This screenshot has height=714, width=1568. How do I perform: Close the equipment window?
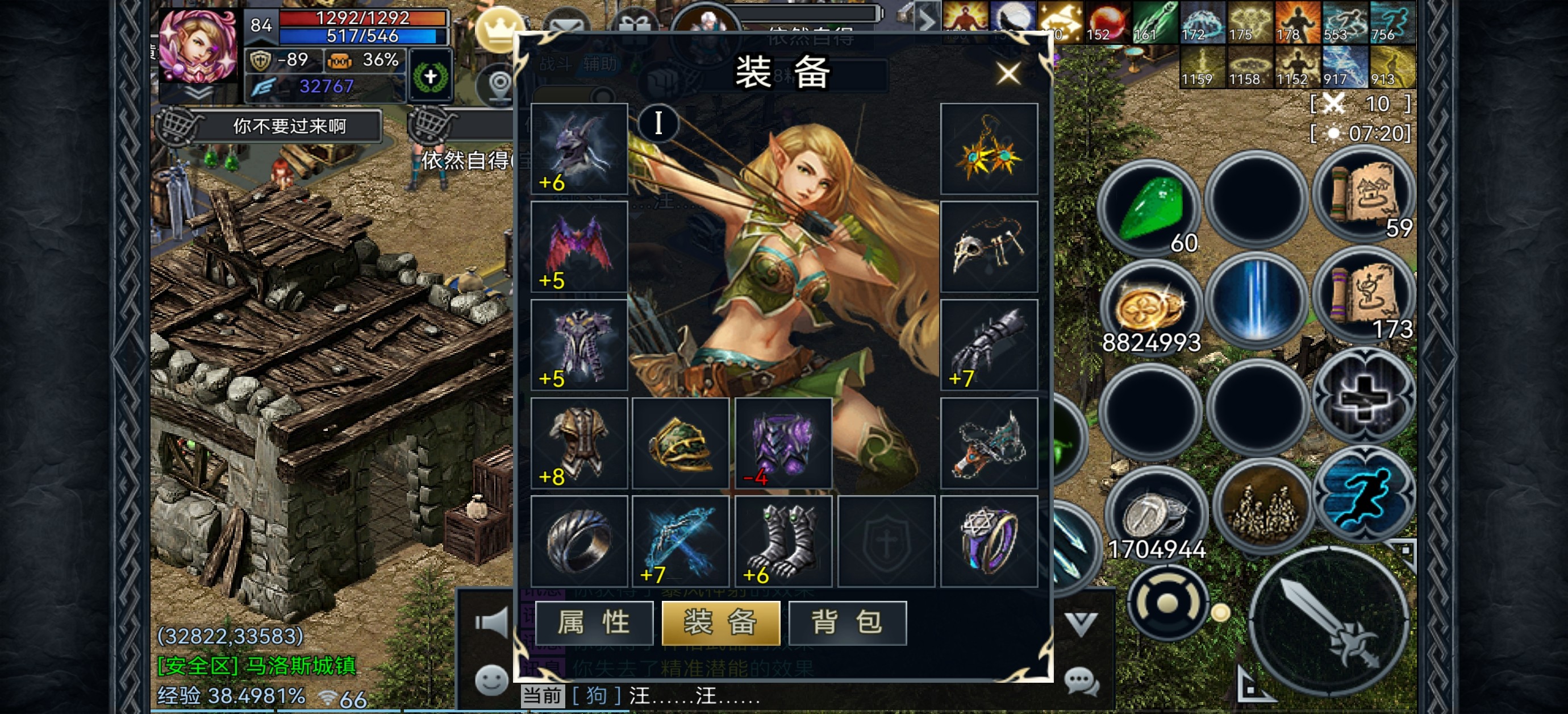[1008, 74]
